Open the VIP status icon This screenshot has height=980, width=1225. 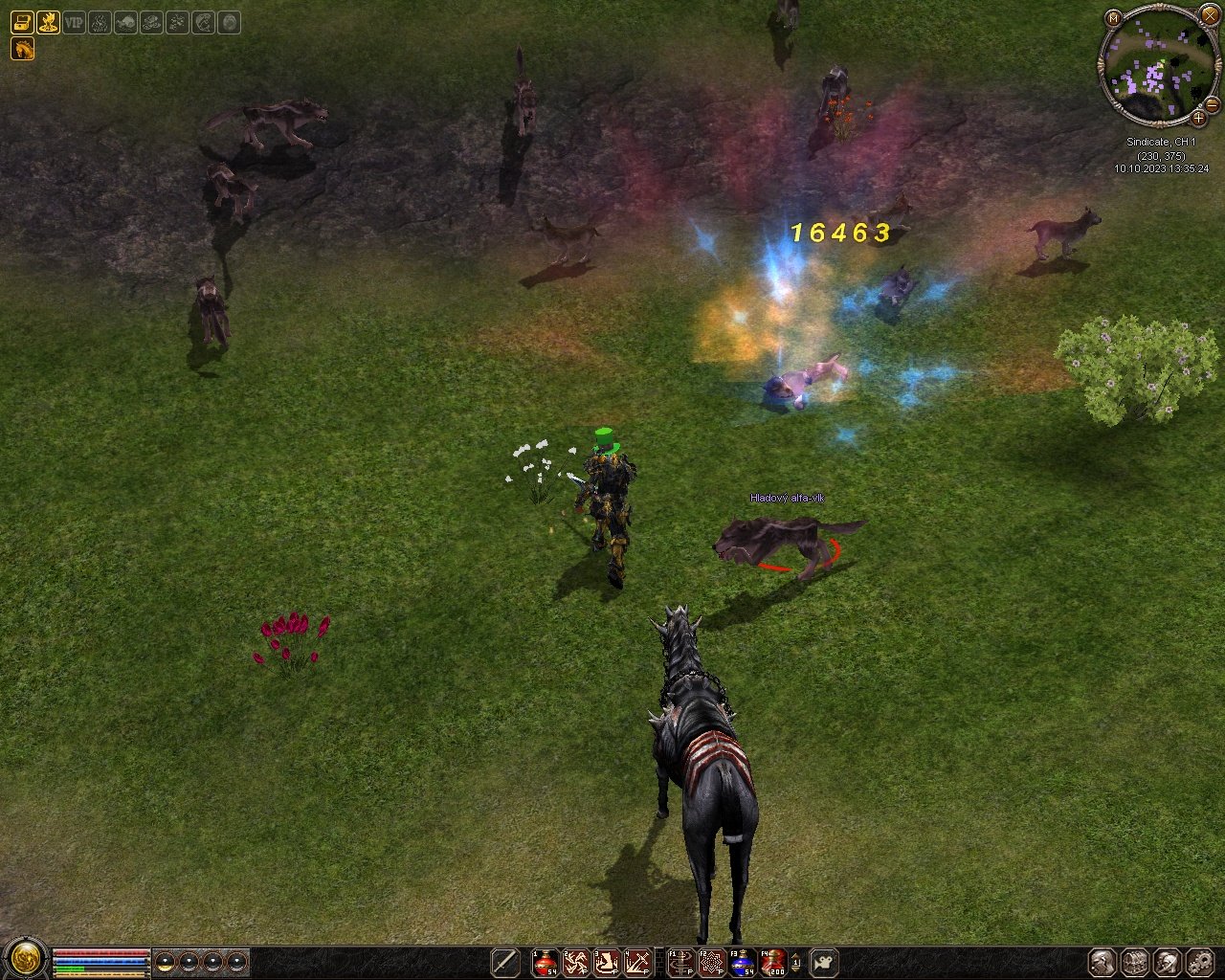tap(74, 22)
